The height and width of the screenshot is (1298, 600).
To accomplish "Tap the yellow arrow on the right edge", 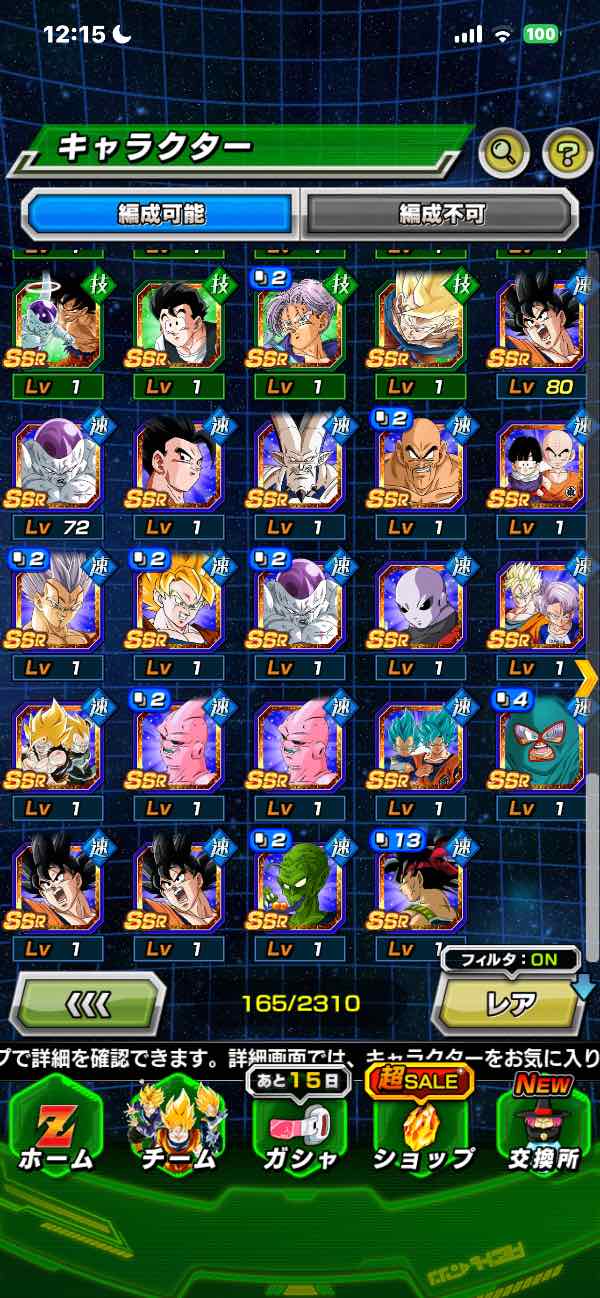I will (x=588, y=678).
